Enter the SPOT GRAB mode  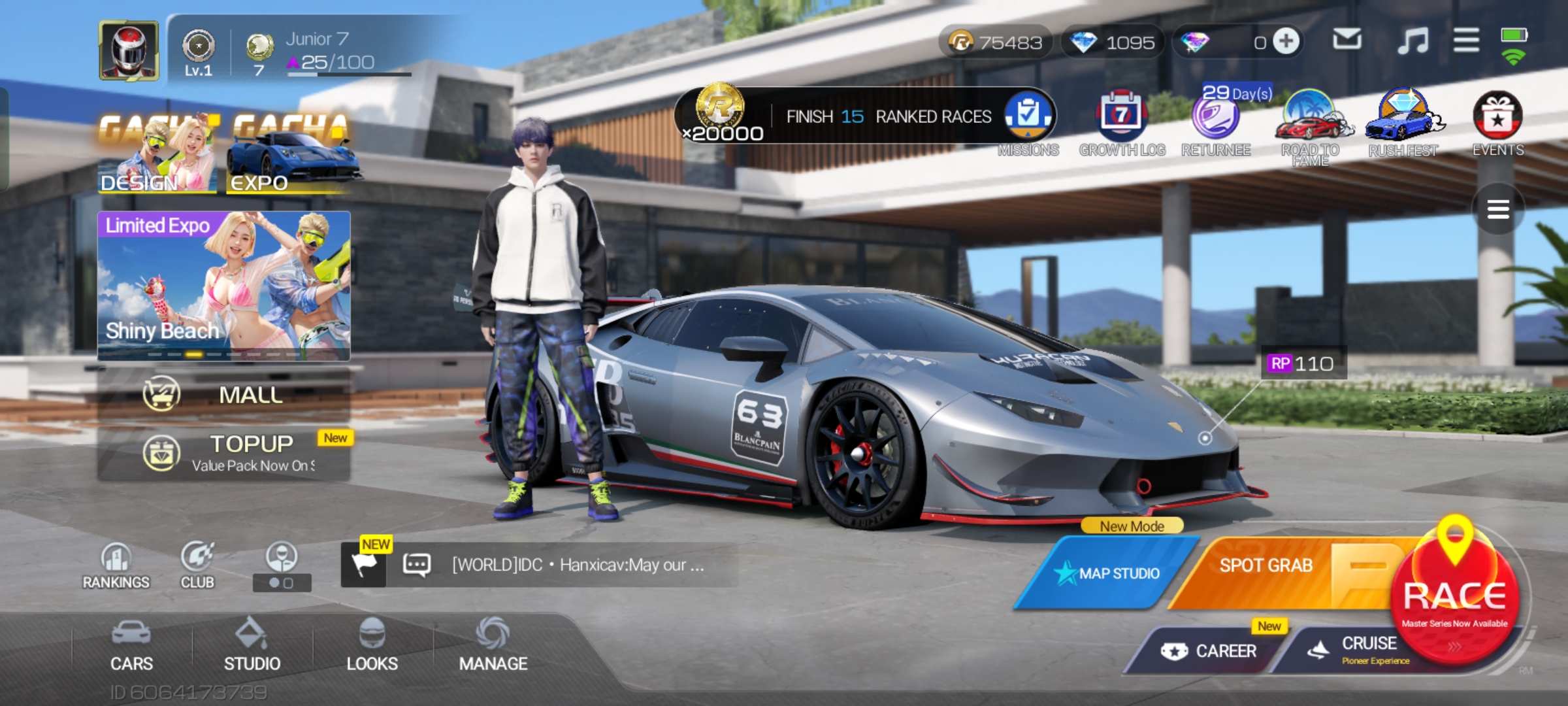coord(1265,566)
